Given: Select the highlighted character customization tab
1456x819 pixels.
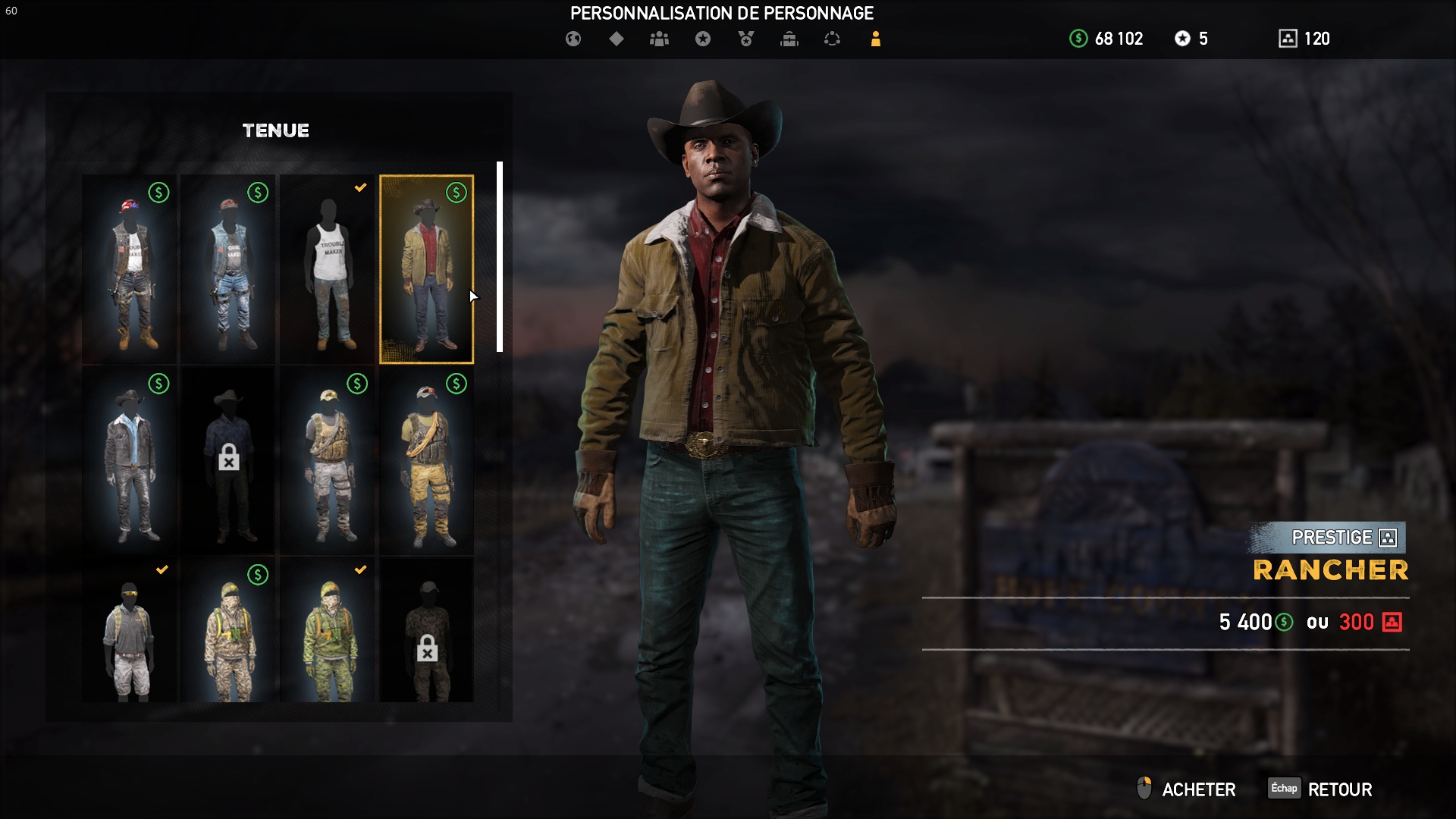Looking at the screenshot, I should (x=875, y=39).
